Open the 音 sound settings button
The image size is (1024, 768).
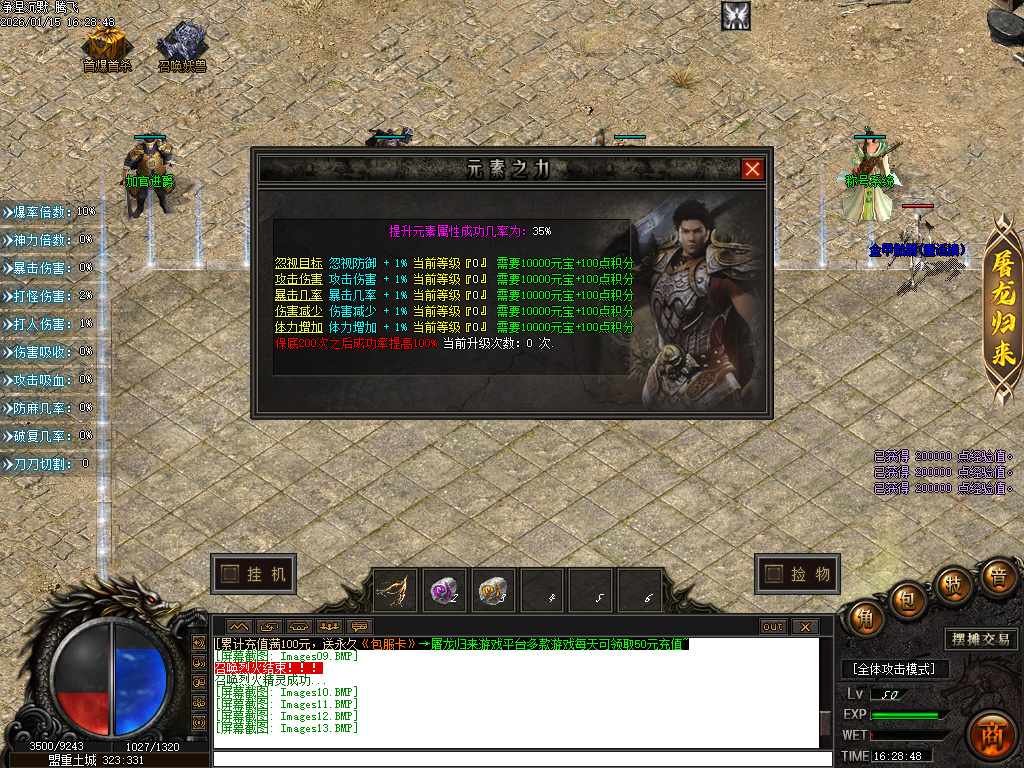tap(997, 576)
